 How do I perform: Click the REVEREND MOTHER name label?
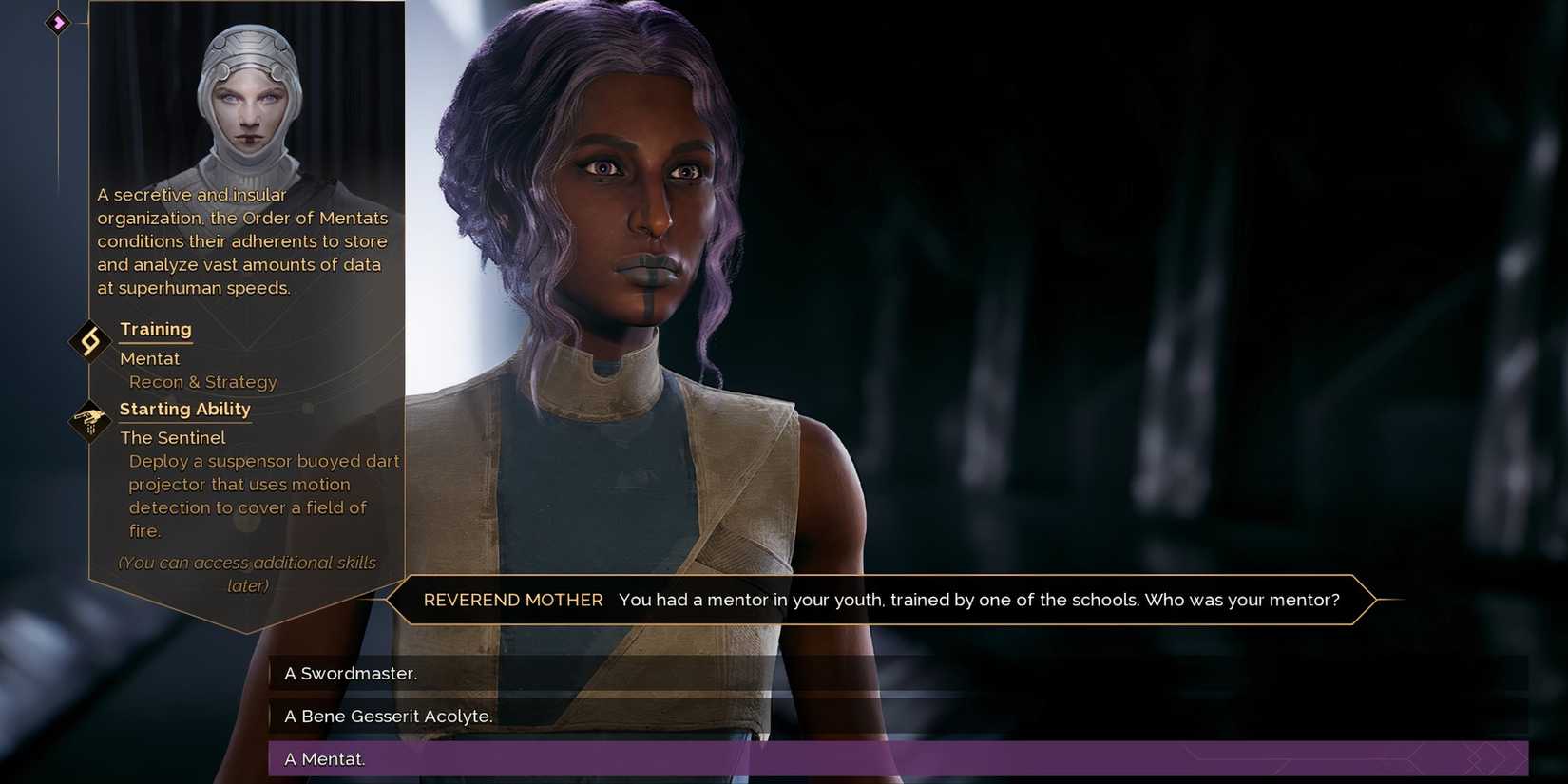point(513,600)
